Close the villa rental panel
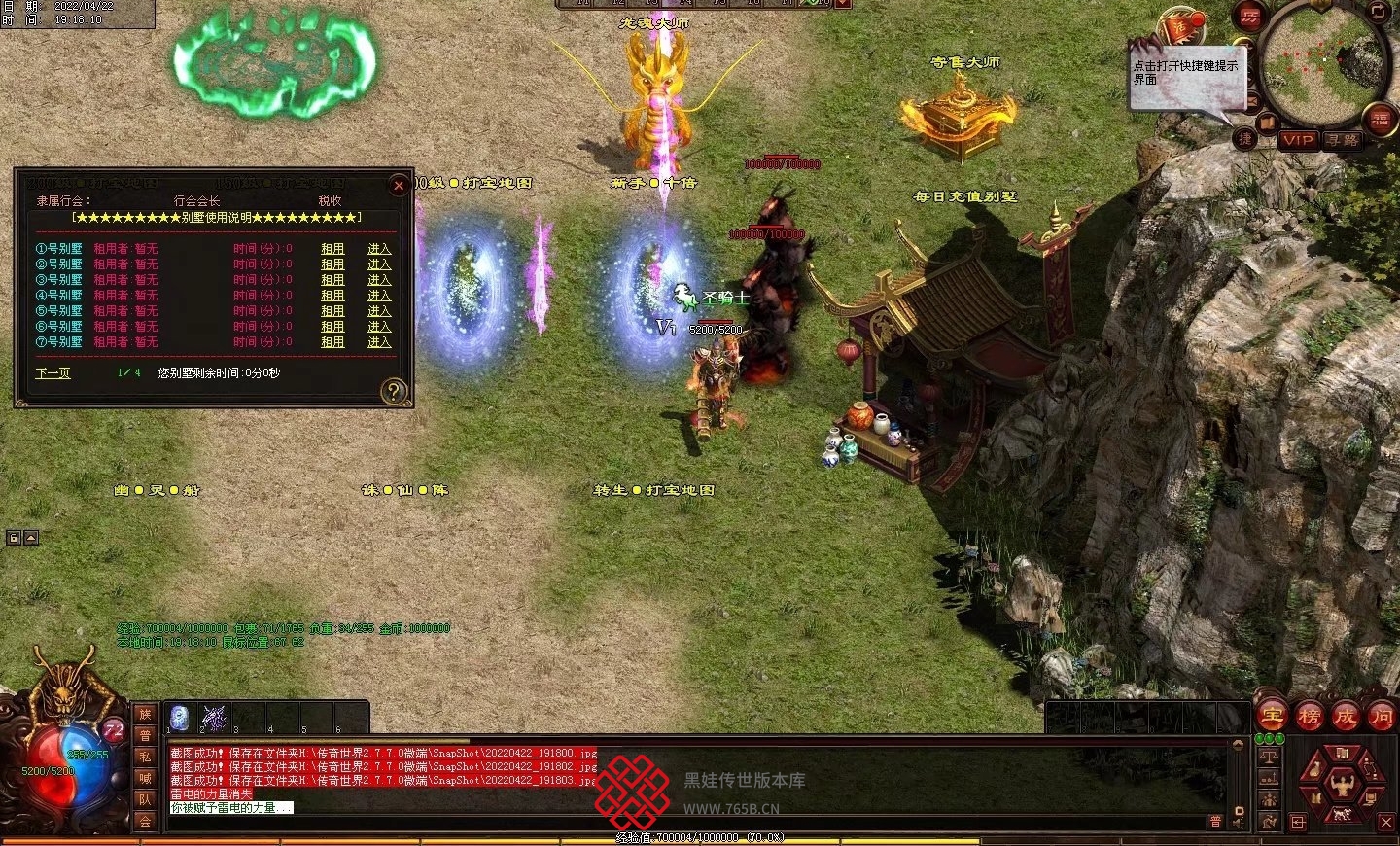Viewport: 1400px width, 846px height. (x=398, y=185)
